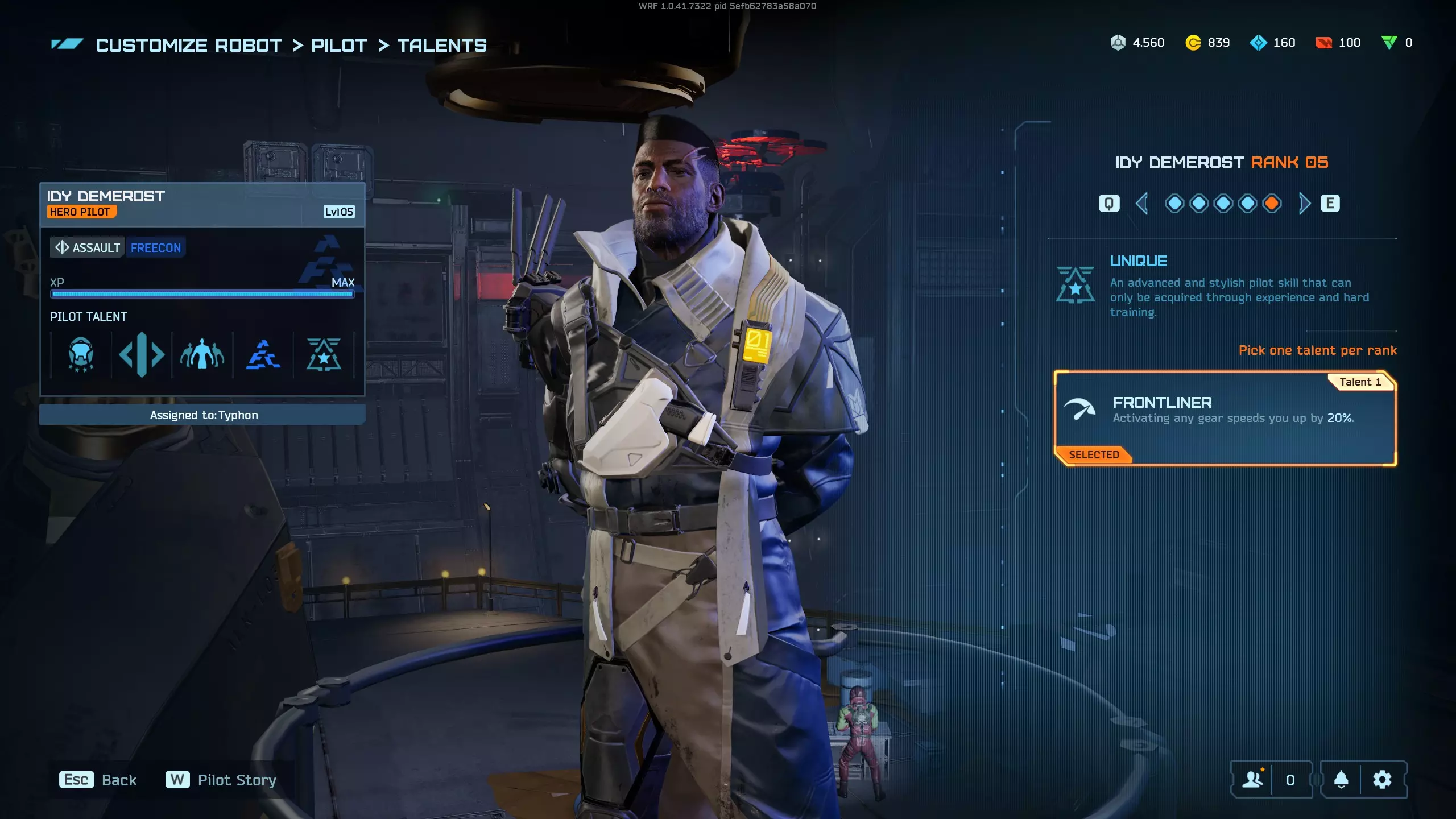This screenshot has width=1456, height=819.
Task: Click the three-figures squad talent icon
Action: point(202,355)
